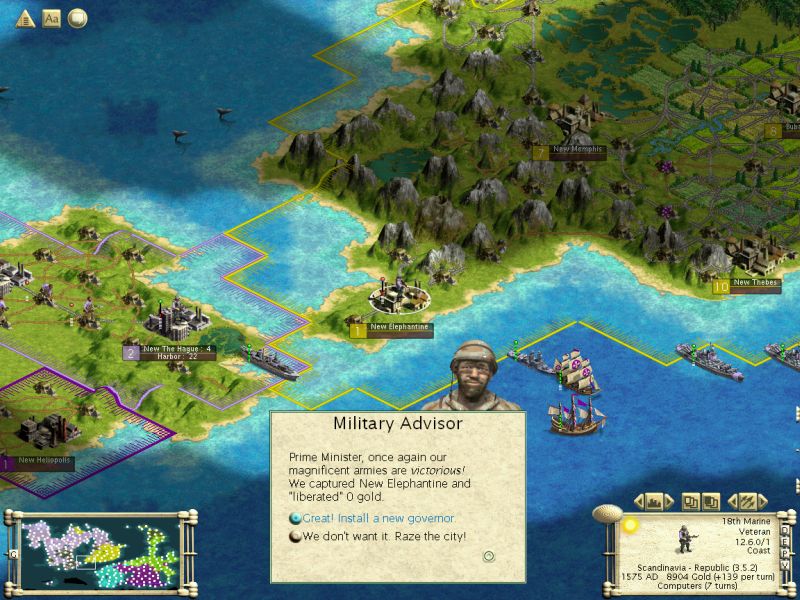Go to next city with right arrow
Viewport: 800px width, 600px height.
tap(671, 500)
